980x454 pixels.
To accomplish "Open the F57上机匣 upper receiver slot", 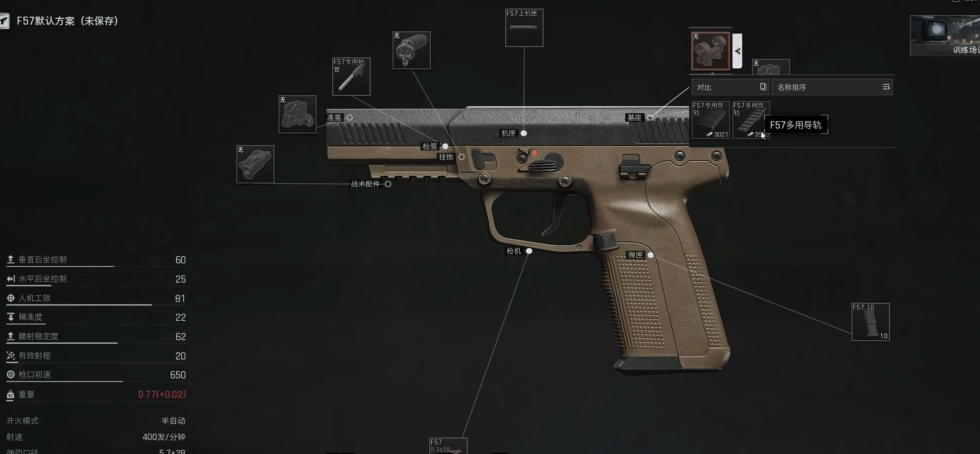I will 523,27.
